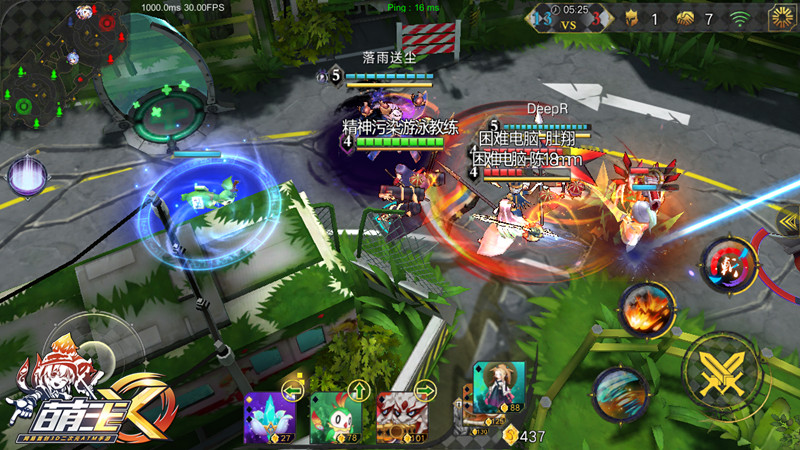Screen dimensions: 800x450
Task: Activate the fire explosion skill
Action: coord(646,311)
